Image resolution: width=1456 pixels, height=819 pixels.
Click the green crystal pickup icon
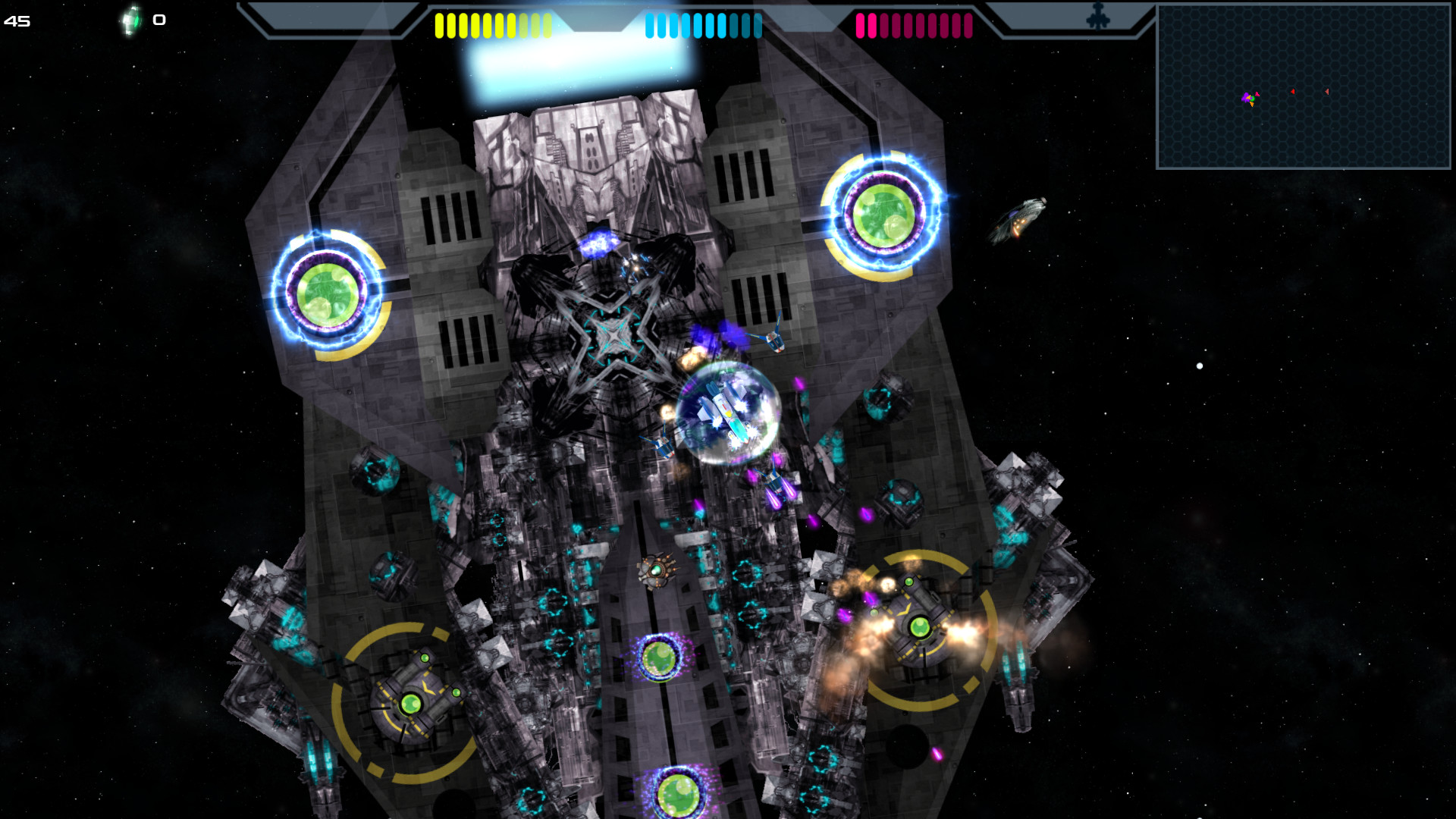pos(130,20)
